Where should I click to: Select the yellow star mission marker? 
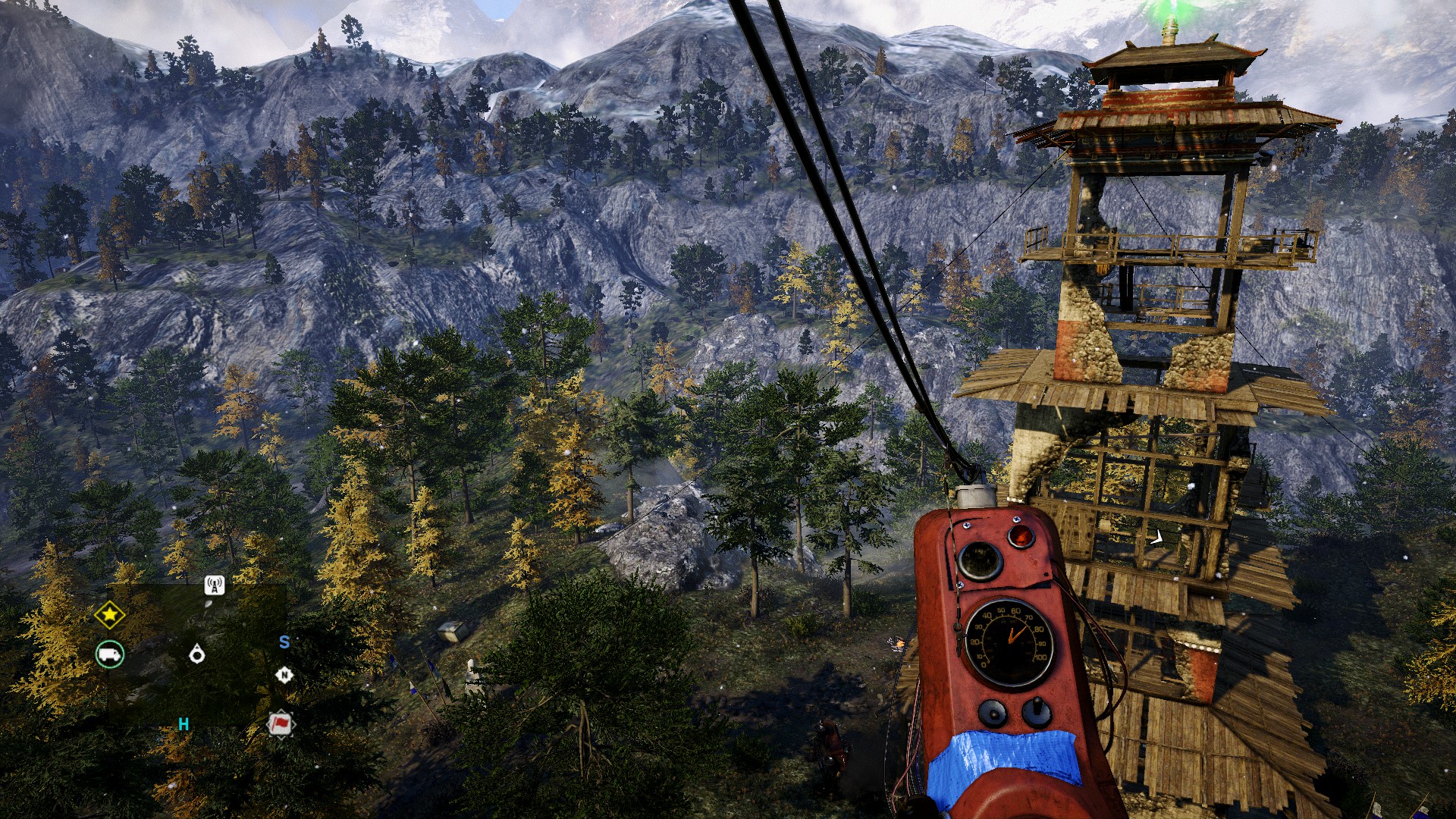pos(109,615)
